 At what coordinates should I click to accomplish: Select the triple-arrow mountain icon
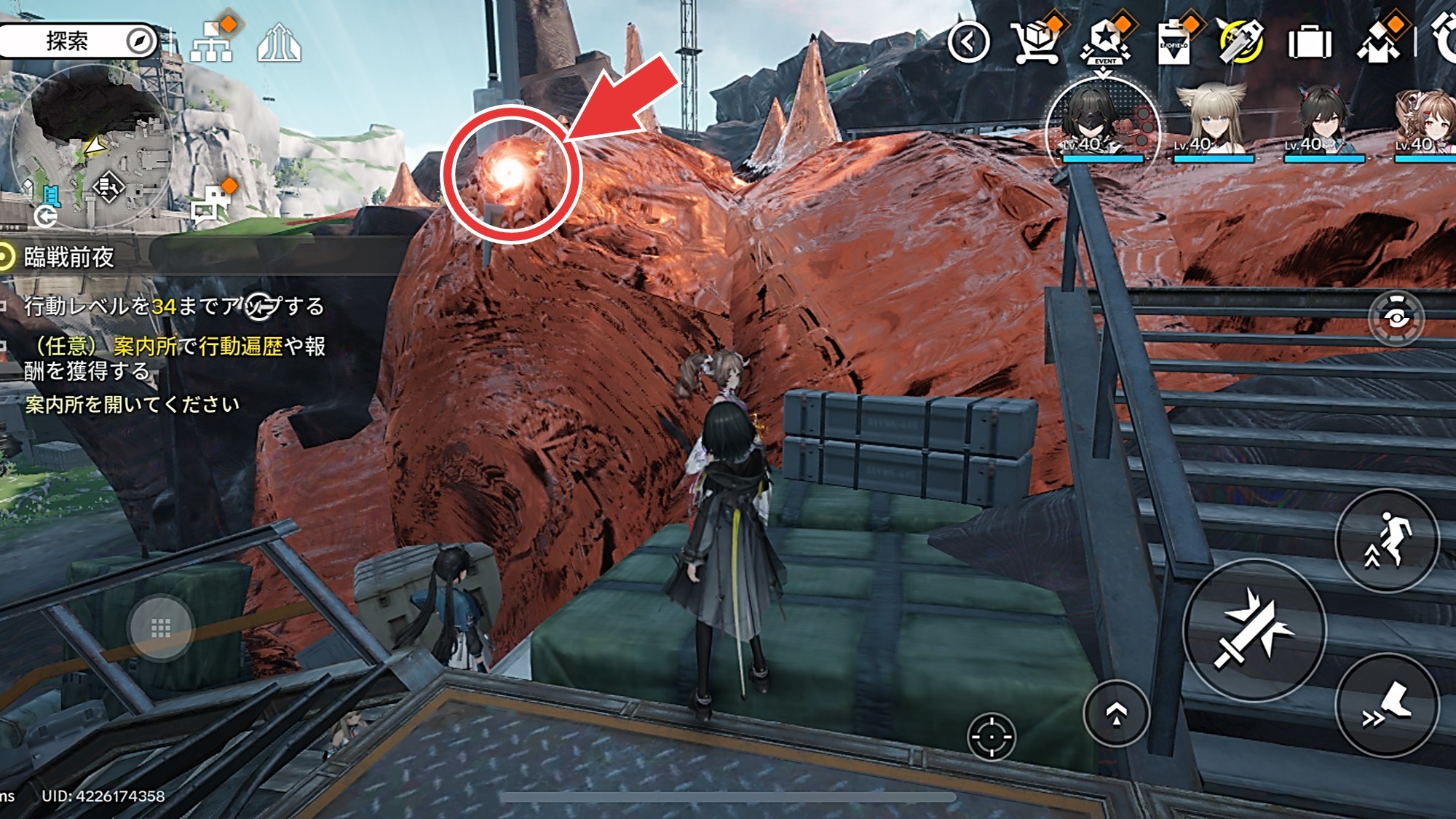[x=279, y=44]
